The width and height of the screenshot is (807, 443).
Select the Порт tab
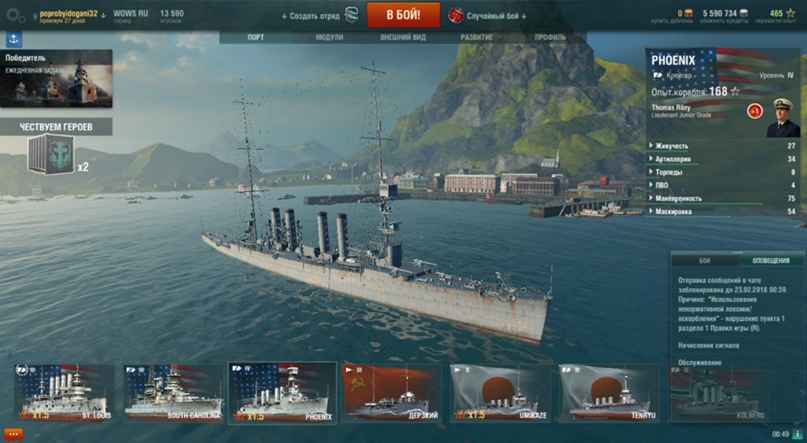click(256, 37)
